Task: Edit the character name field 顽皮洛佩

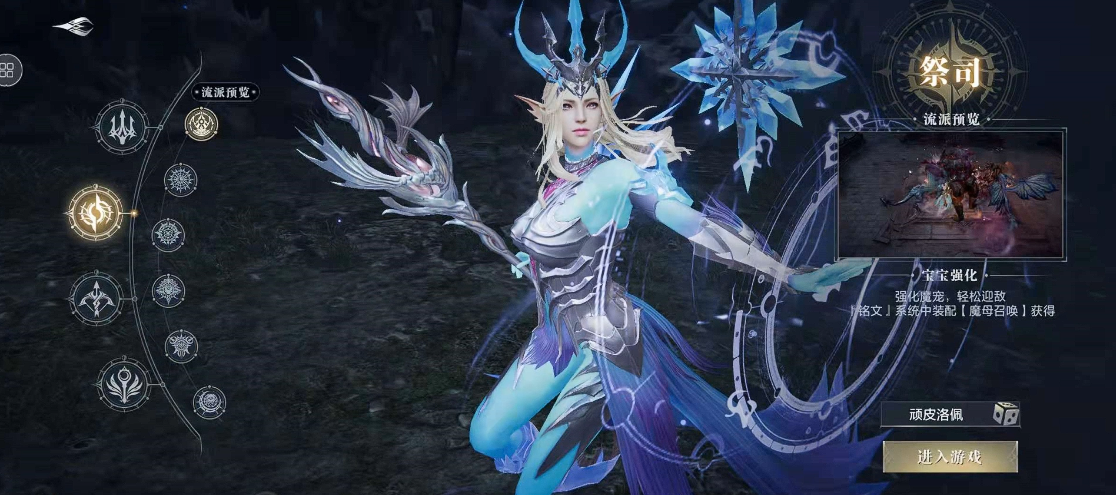Action: point(935,414)
